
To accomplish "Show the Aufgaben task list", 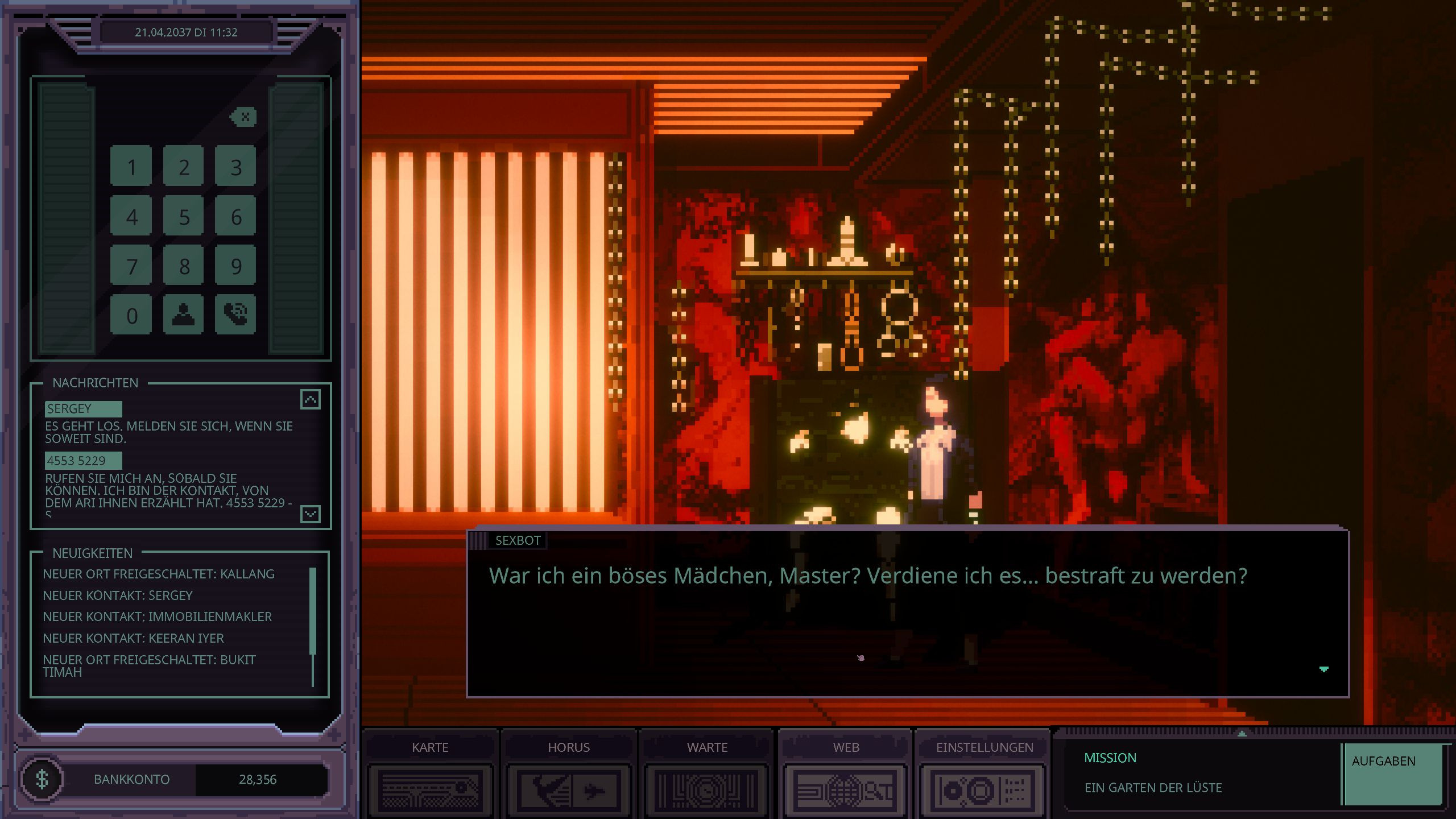I will point(1392,773).
